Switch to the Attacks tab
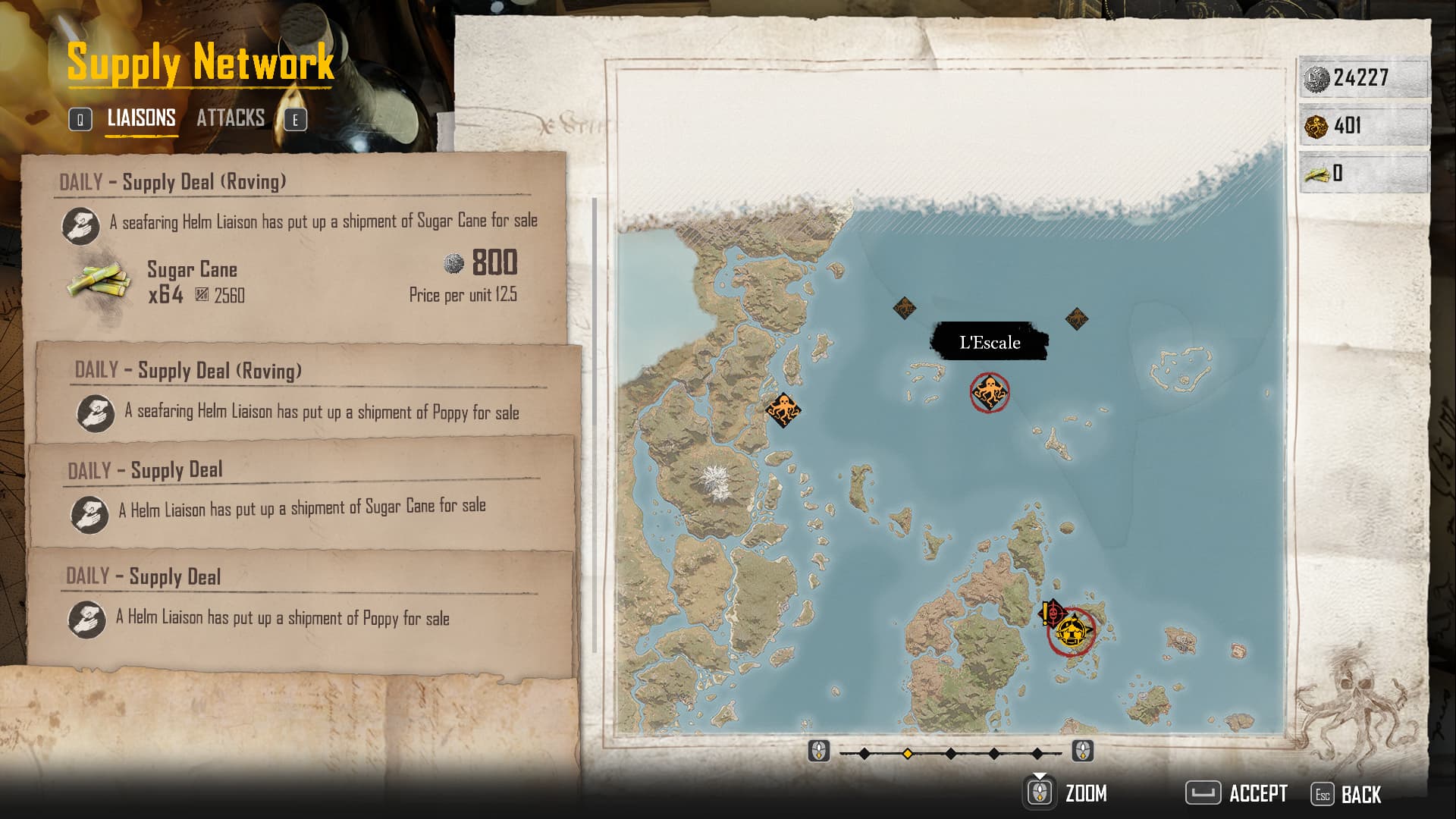 coord(231,118)
